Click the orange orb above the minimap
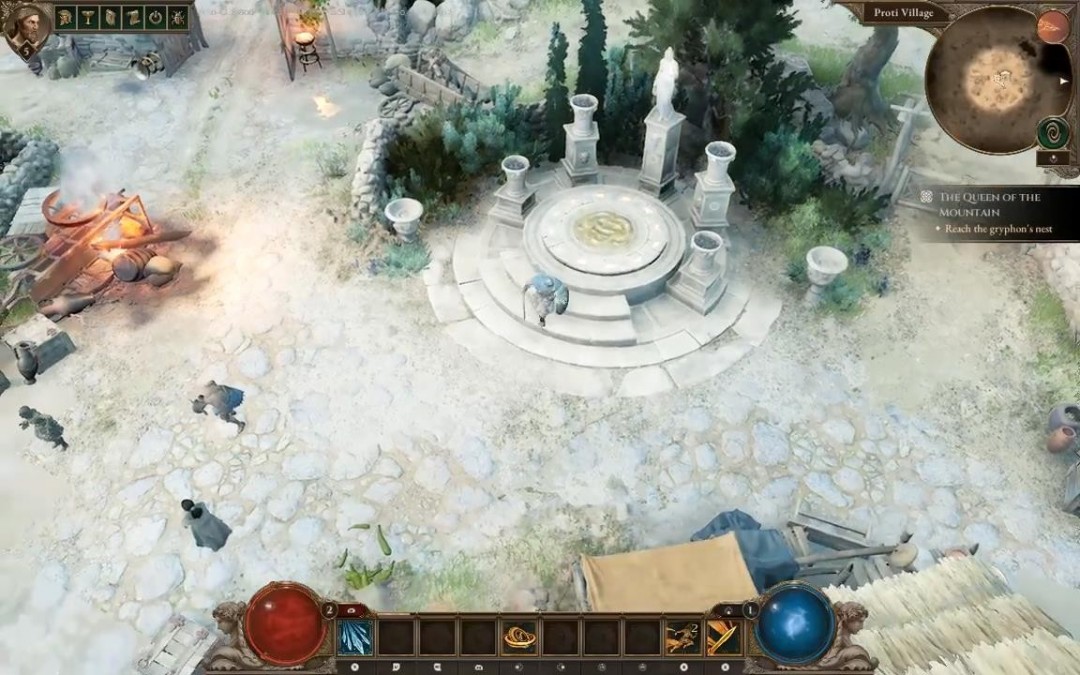This screenshot has height=675, width=1080. point(1052,26)
